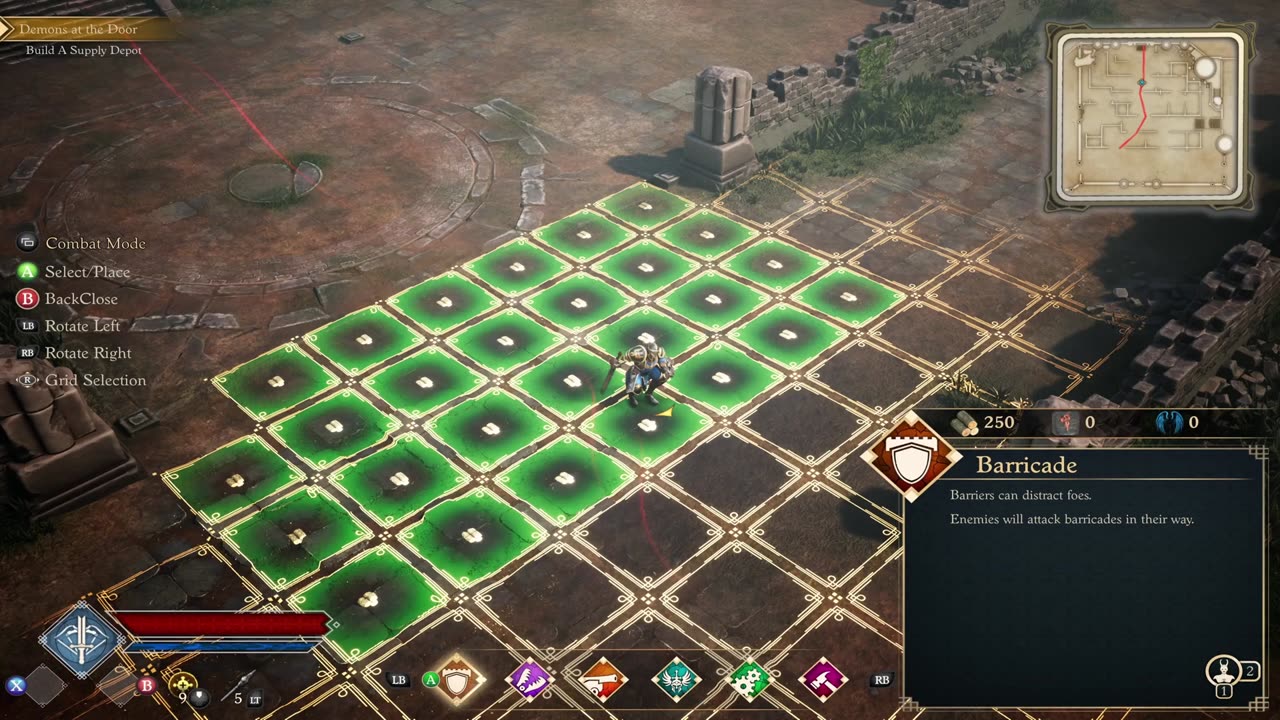Click the player character icon in tooltip corner
The image size is (1280, 720).
[1222, 671]
